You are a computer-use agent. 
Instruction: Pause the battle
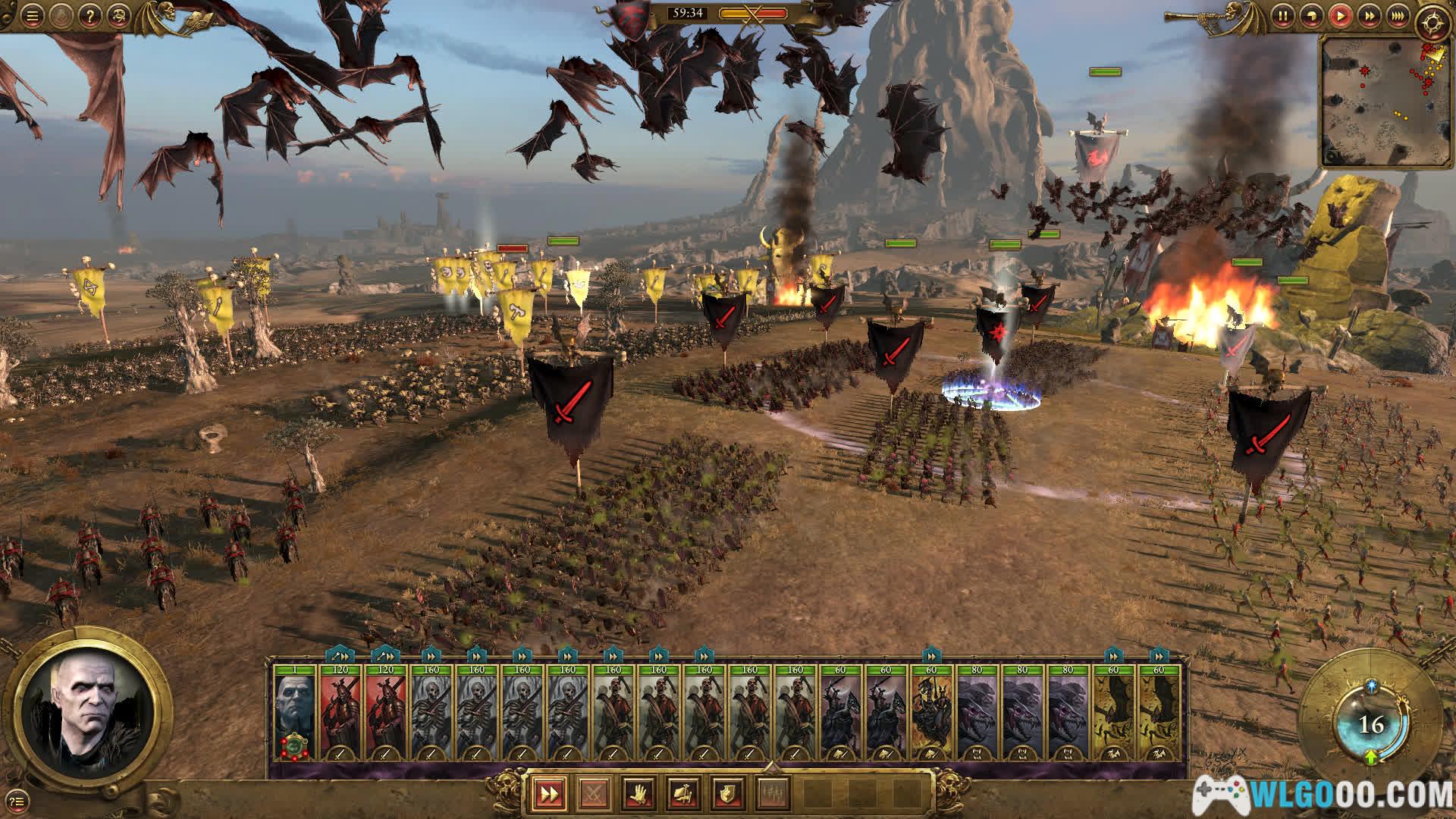pos(1282,16)
